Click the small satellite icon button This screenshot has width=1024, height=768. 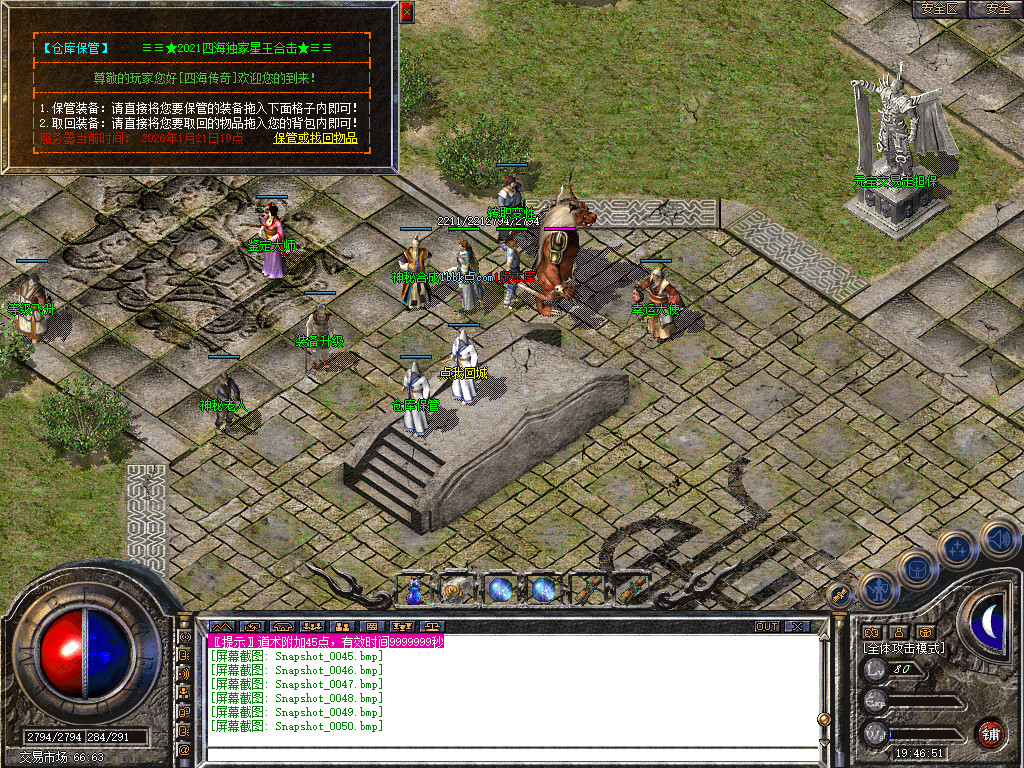pos(841,593)
